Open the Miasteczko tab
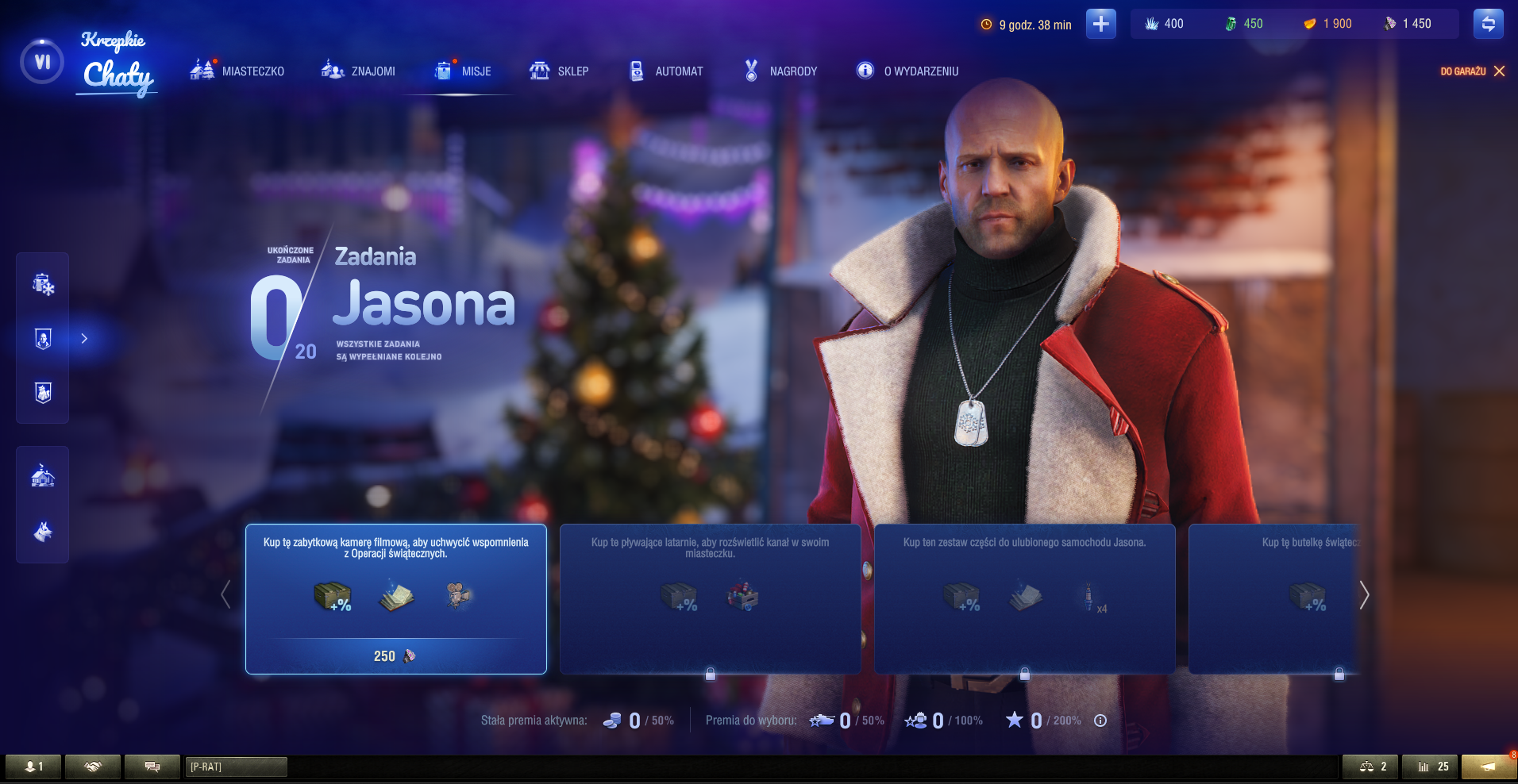This screenshot has width=1518, height=784. 237,71
